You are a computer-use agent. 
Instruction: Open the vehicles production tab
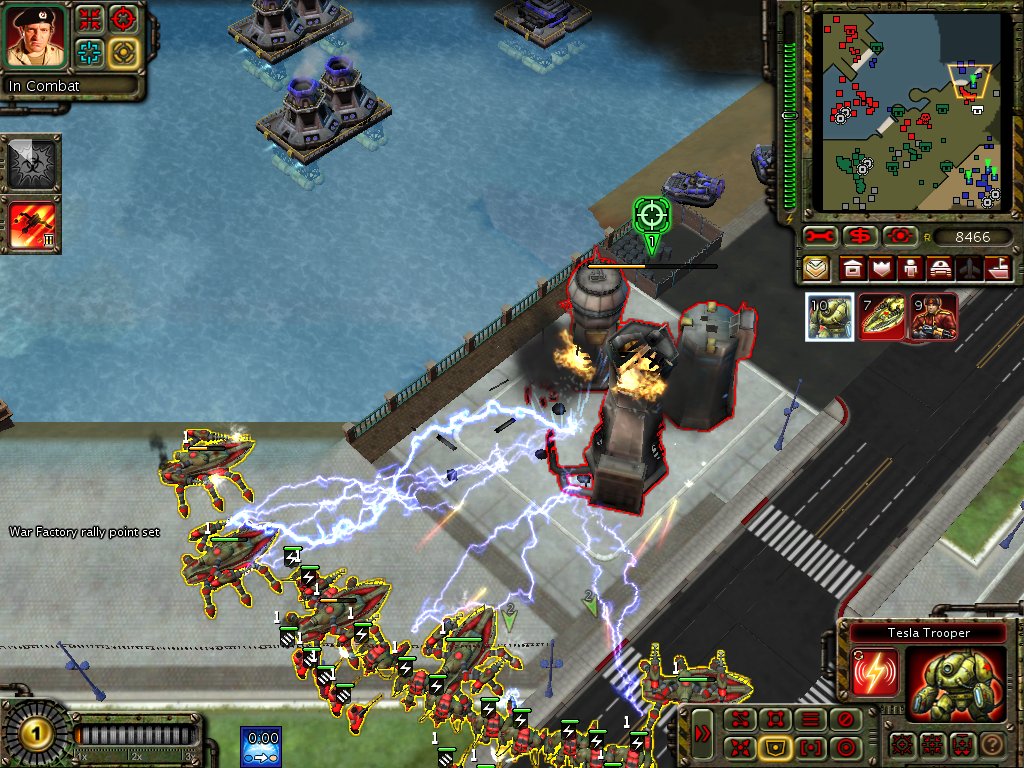[x=940, y=268]
